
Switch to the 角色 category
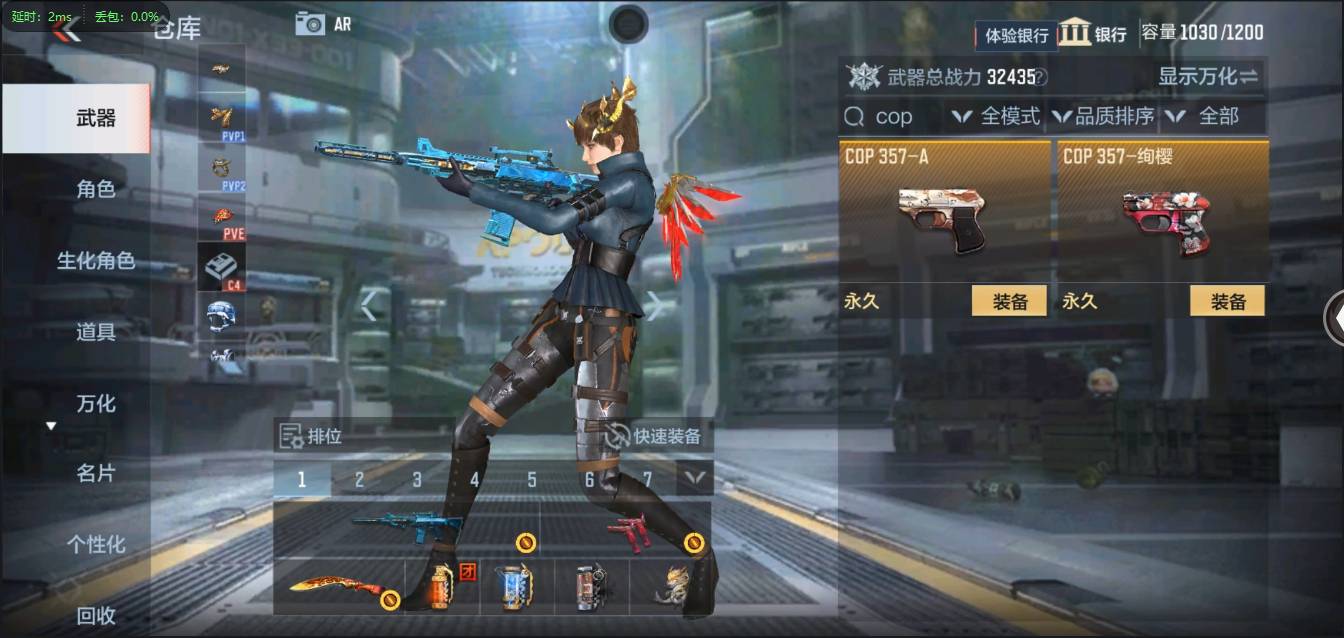(96, 189)
